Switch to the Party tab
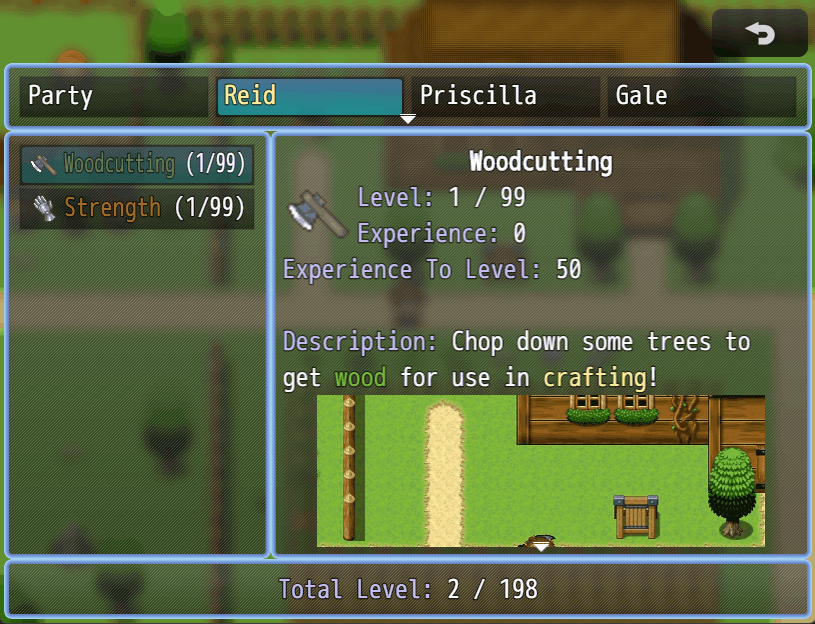The width and height of the screenshot is (815, 624). pyautogui.click(x=113, y=97)
